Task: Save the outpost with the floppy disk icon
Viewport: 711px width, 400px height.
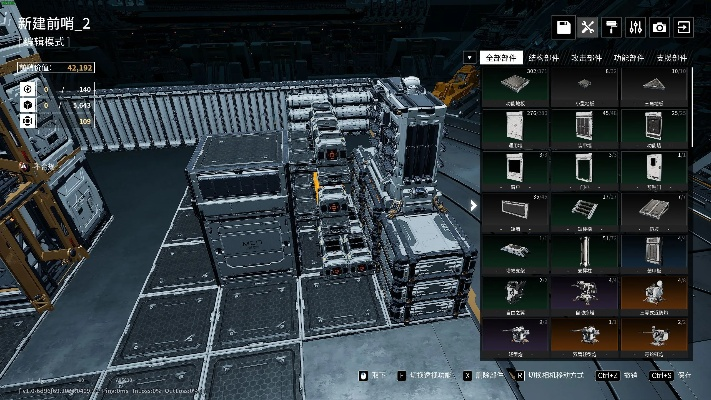Action: point(564,27)
